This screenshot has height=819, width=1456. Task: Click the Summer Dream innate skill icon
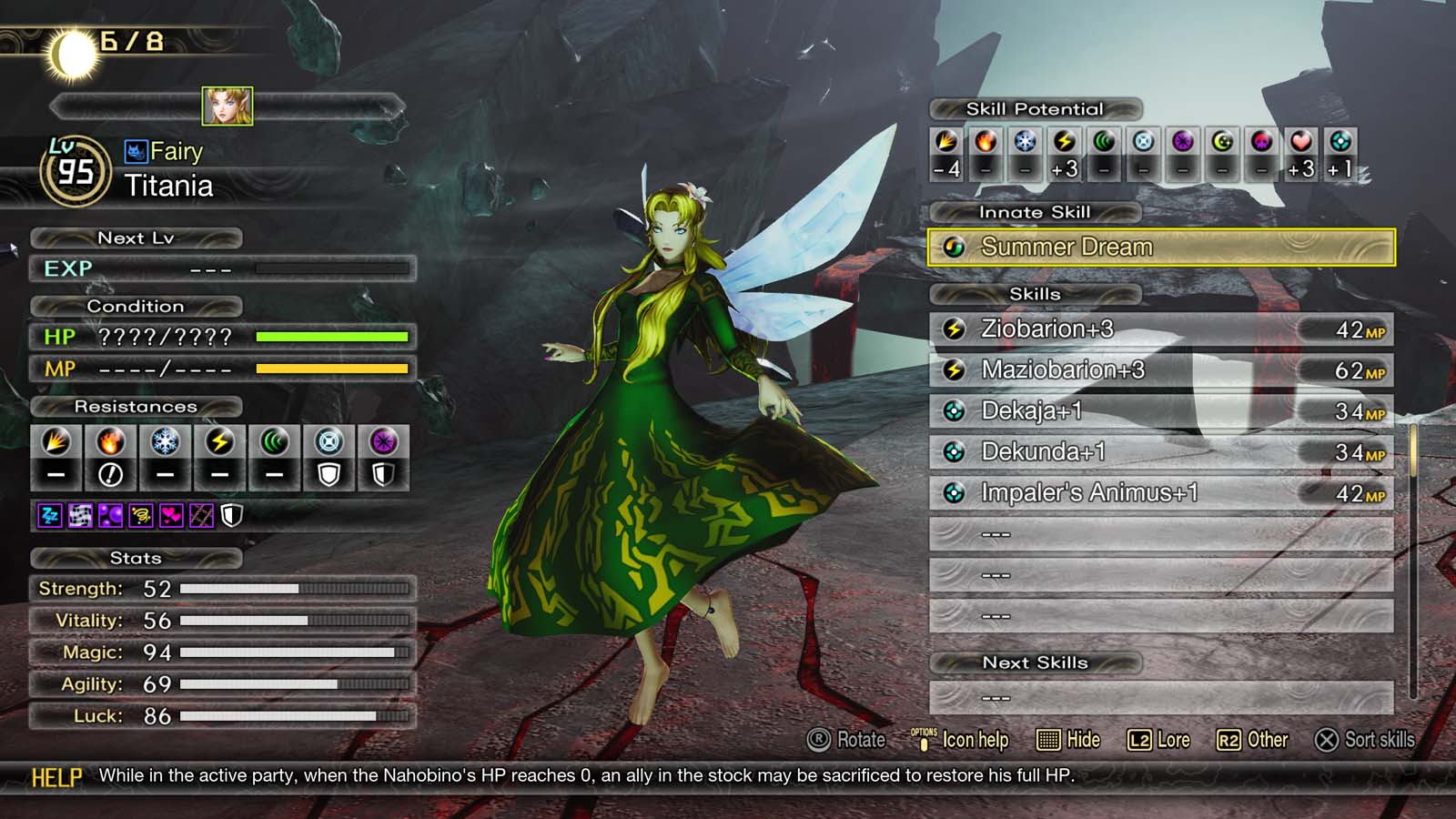[955, 246]
